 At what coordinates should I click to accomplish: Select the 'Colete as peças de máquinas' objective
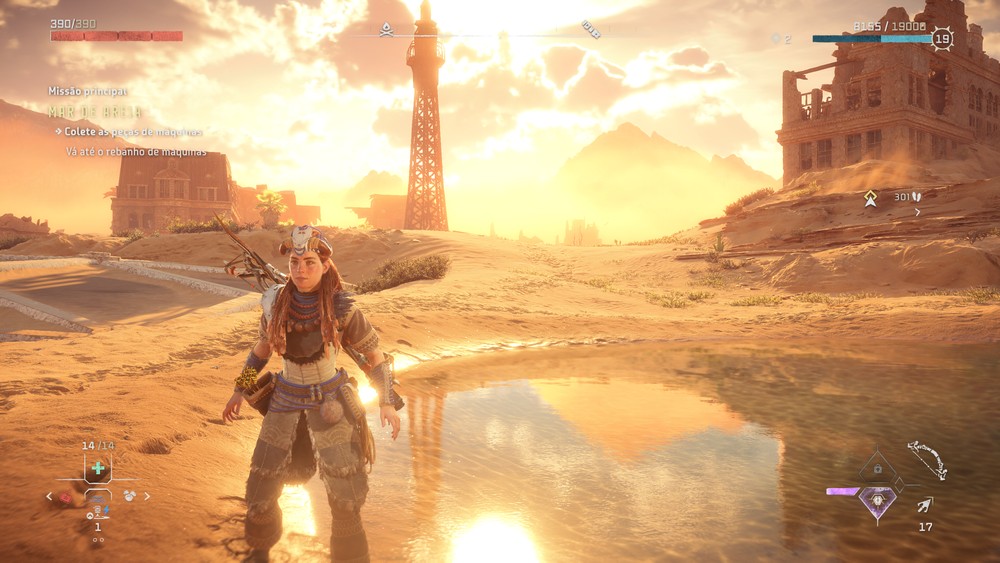133,132
